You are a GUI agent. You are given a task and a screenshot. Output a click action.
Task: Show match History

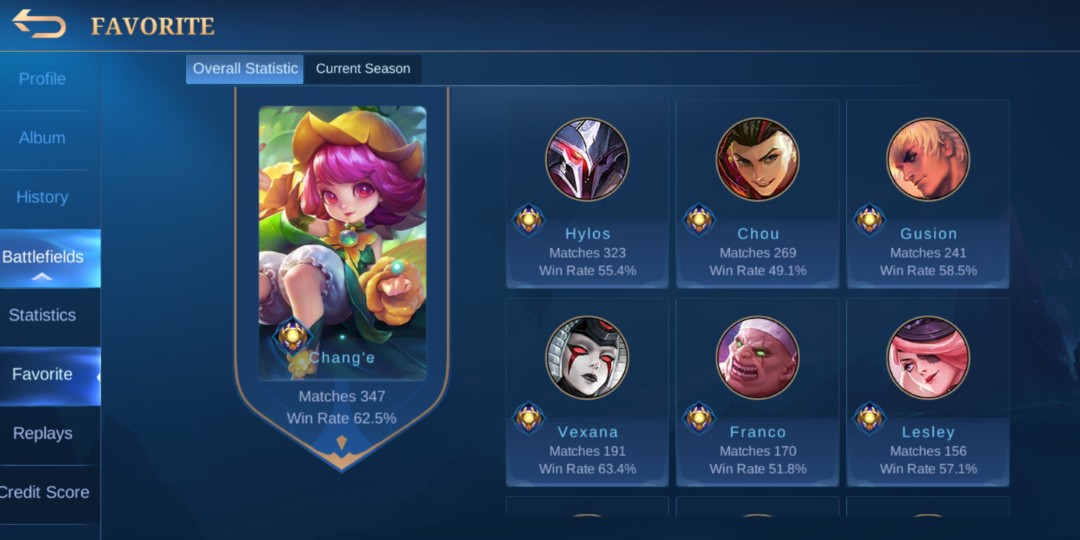tap(42, 197)
